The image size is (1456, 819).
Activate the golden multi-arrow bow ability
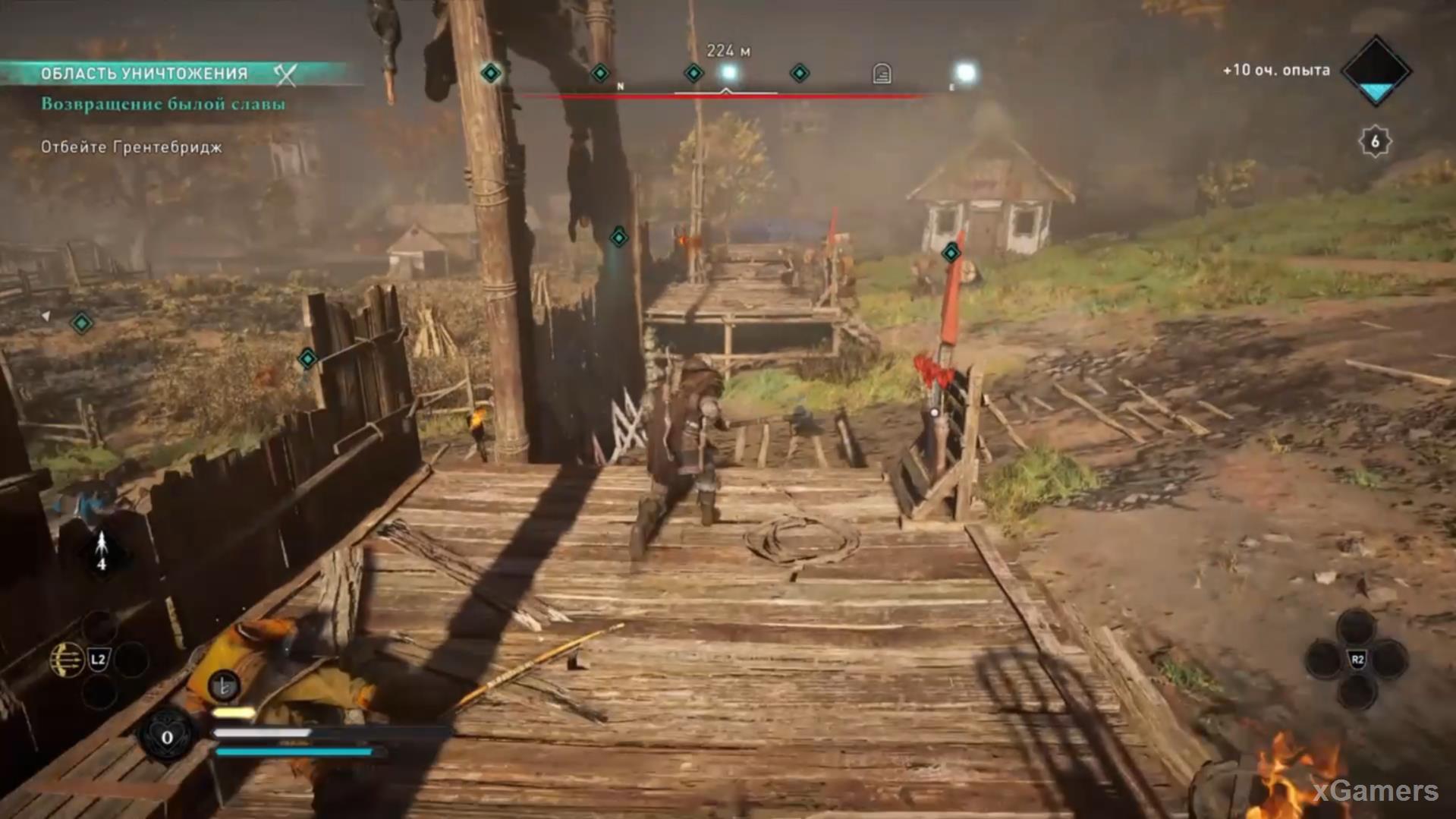(x=66, y=660)
